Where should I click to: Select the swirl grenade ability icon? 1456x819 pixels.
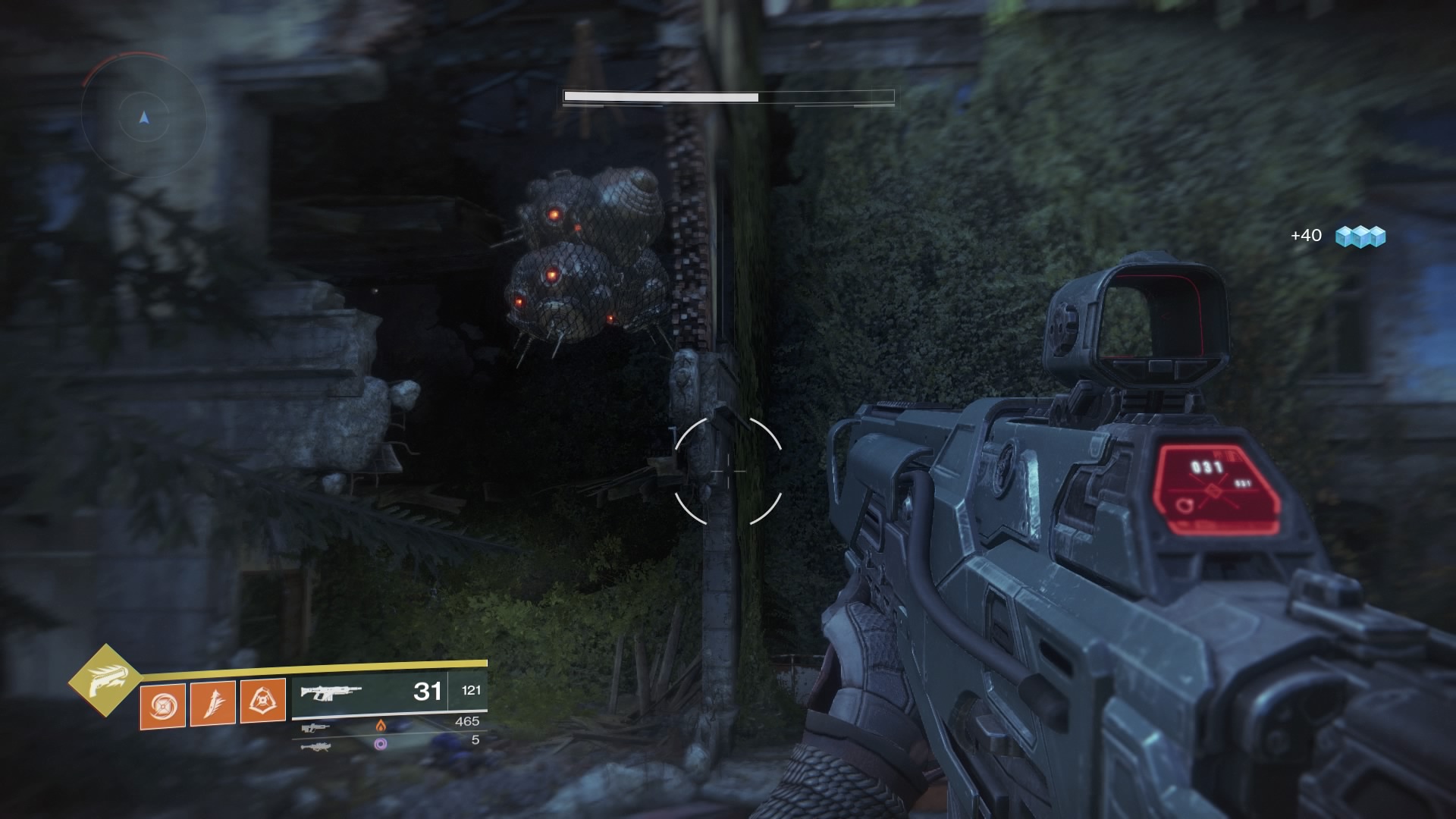[x=162, y=703]
